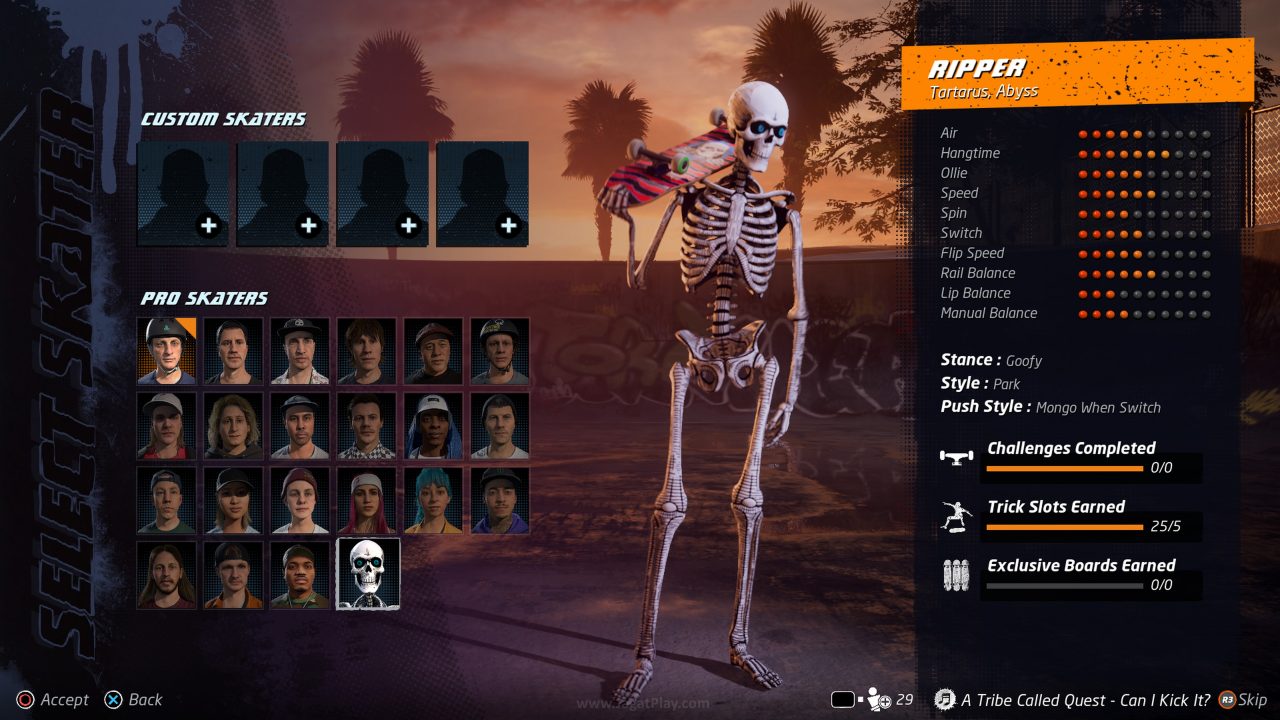This screenshot has width=1280, height=720.
Task: Choose the teal-haired pro skater
Action: (x=434, y=500)
